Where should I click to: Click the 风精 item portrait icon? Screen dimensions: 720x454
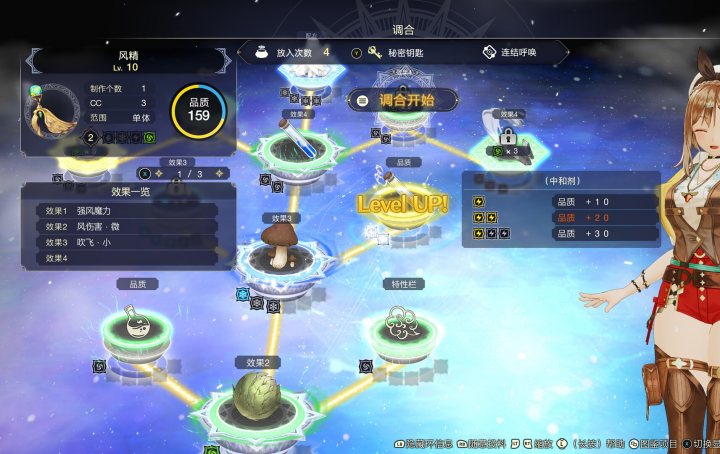48,109
